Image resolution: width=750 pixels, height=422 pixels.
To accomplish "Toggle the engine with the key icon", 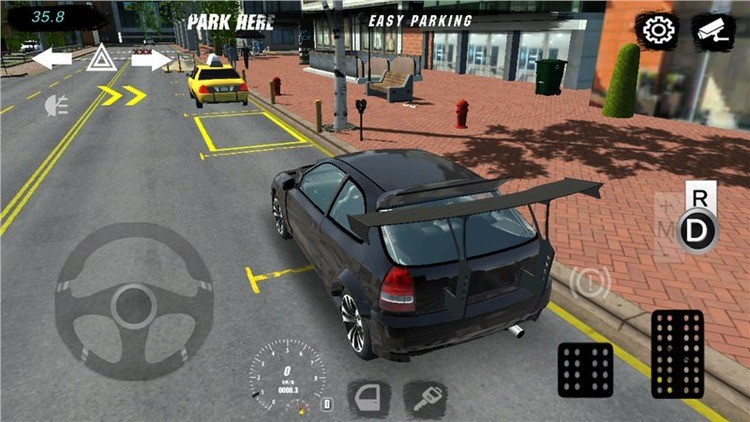I will pos(425,399).
